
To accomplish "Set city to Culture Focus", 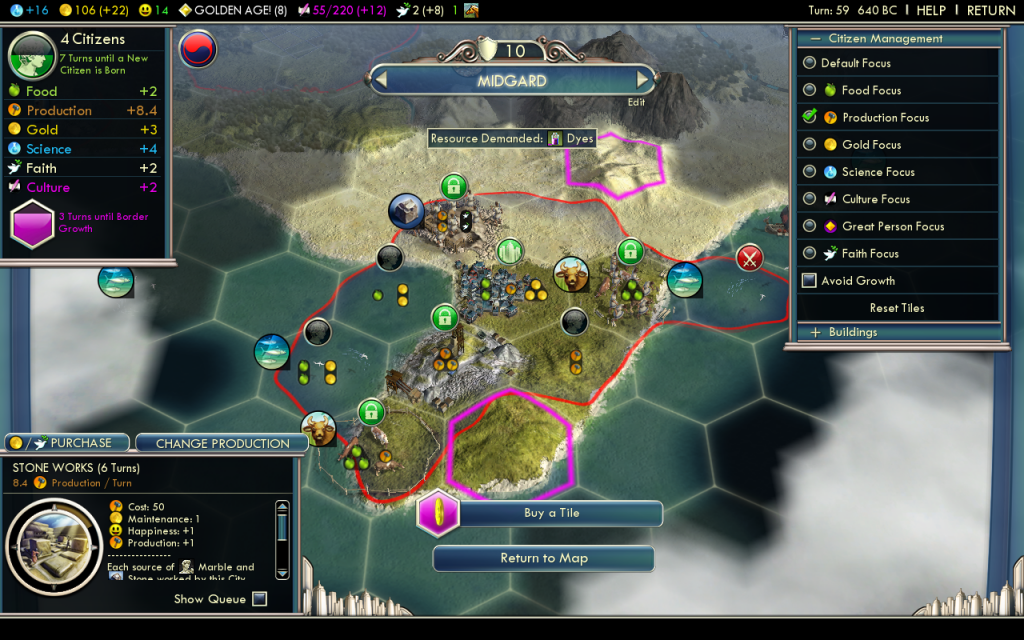I will (x=810, y=199).
